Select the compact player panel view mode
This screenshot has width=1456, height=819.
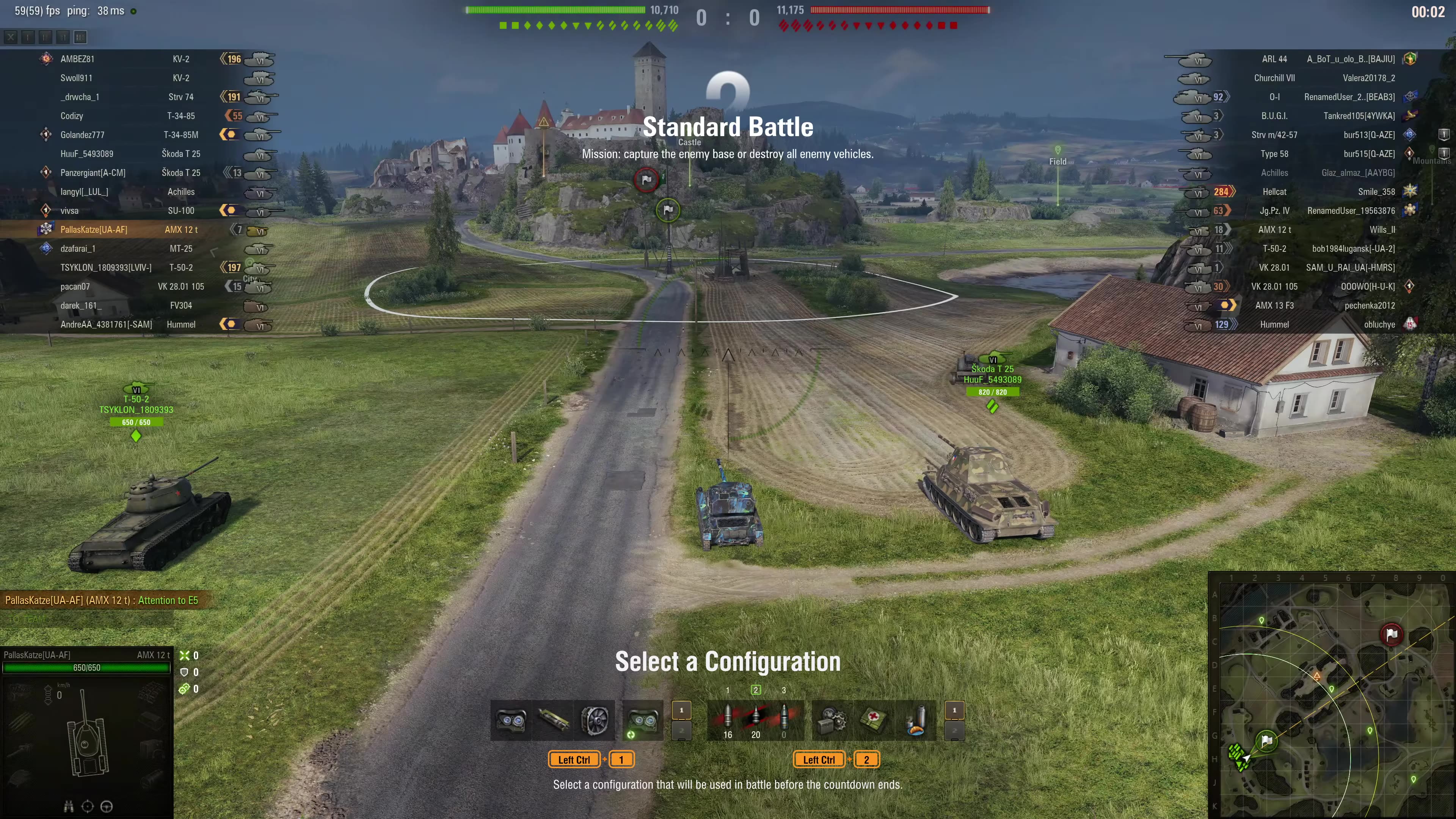[x=28, y=37]
